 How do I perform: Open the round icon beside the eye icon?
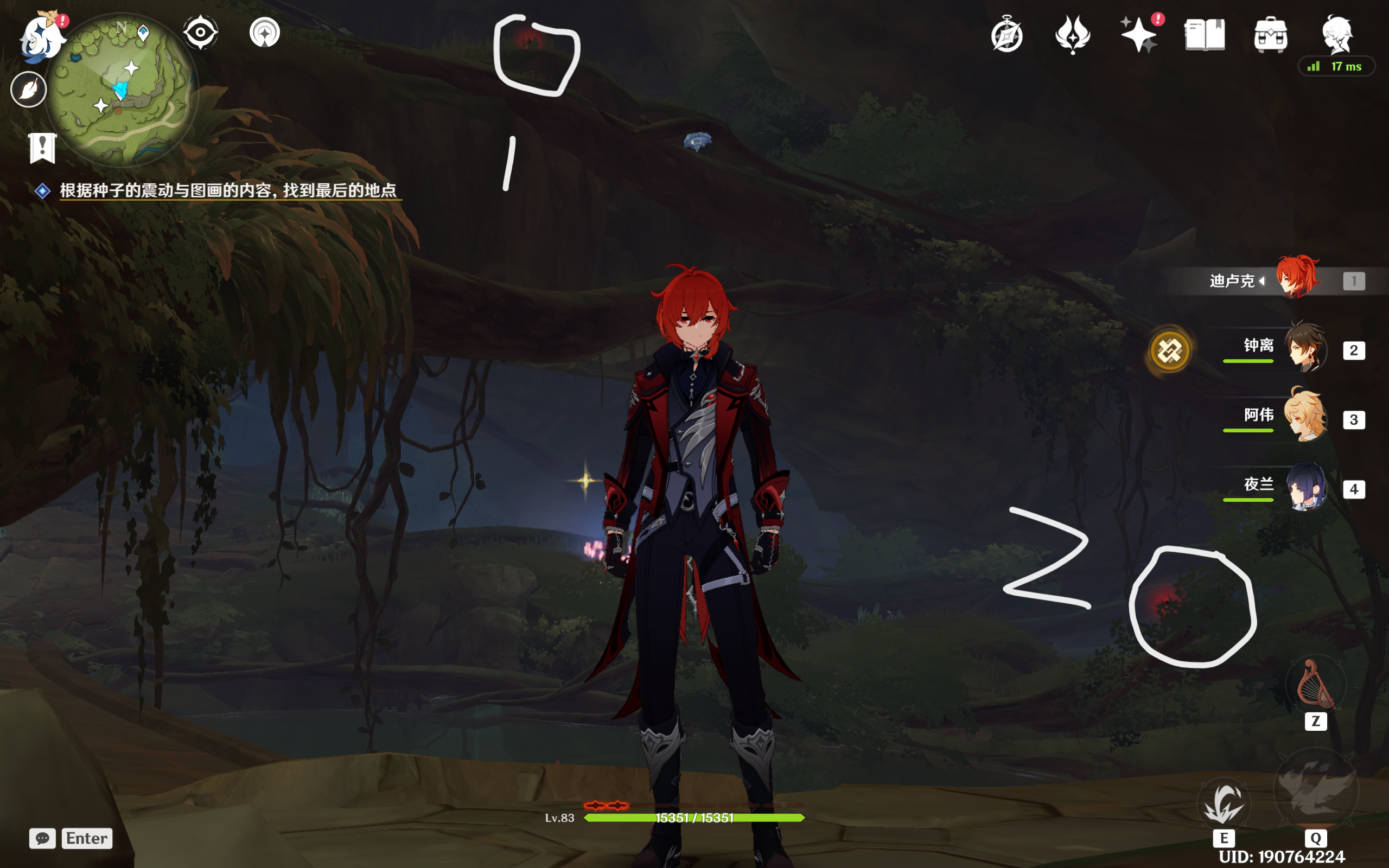(265, 32)
